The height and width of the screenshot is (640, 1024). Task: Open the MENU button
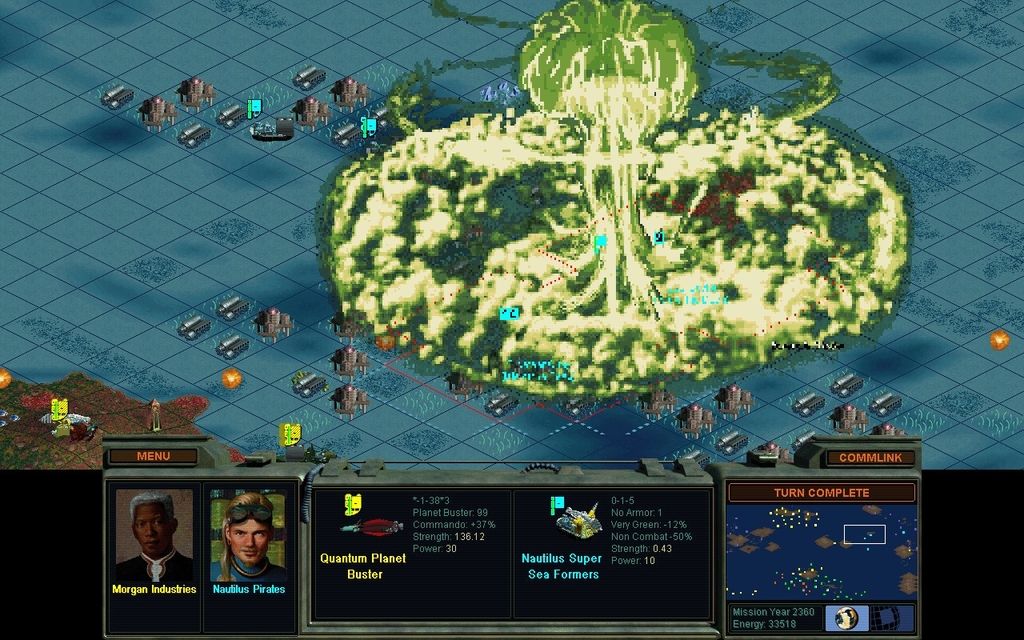tap(153, 456)
